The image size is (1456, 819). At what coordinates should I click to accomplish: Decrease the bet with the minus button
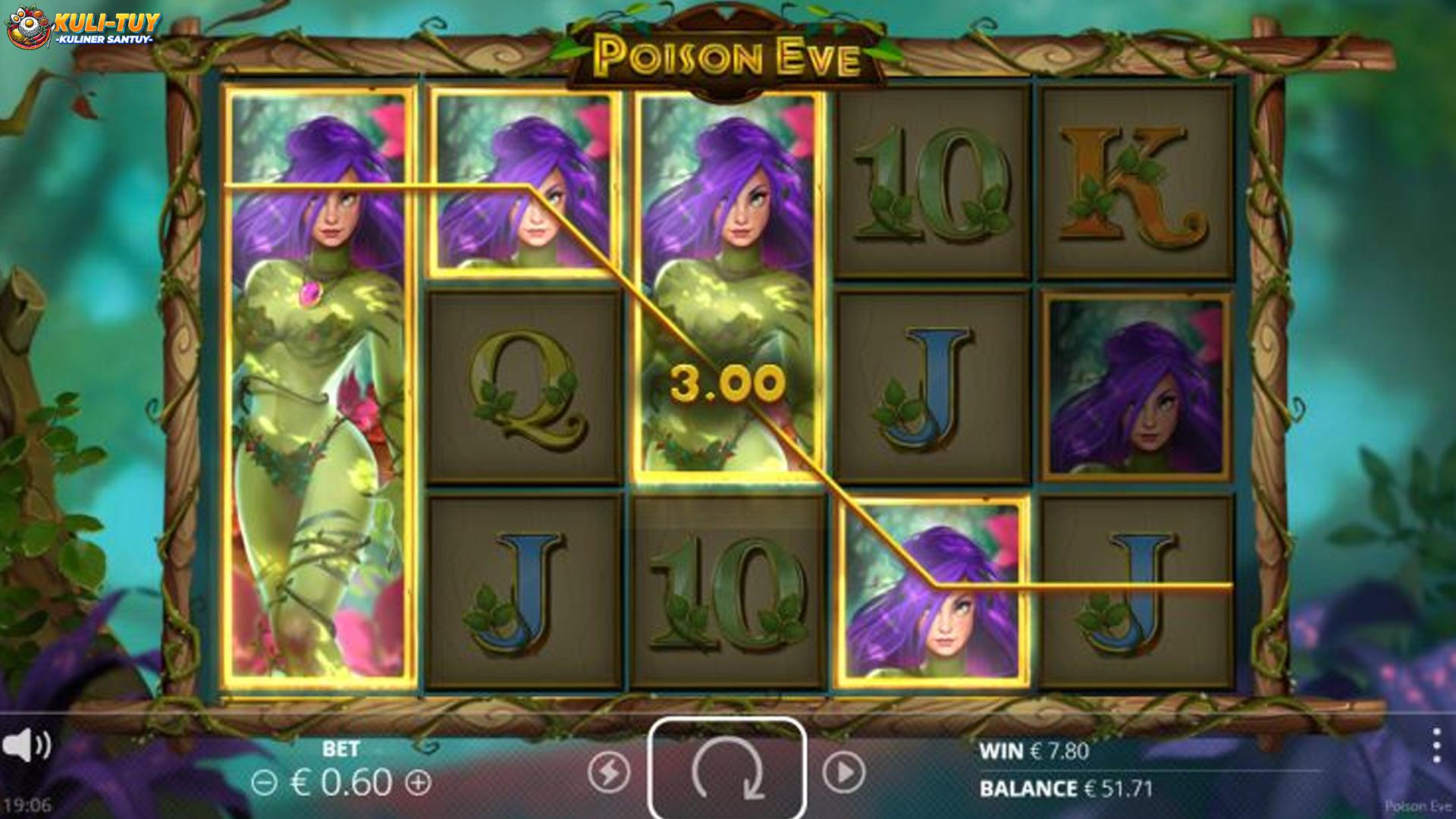click(x=264, y=782)
